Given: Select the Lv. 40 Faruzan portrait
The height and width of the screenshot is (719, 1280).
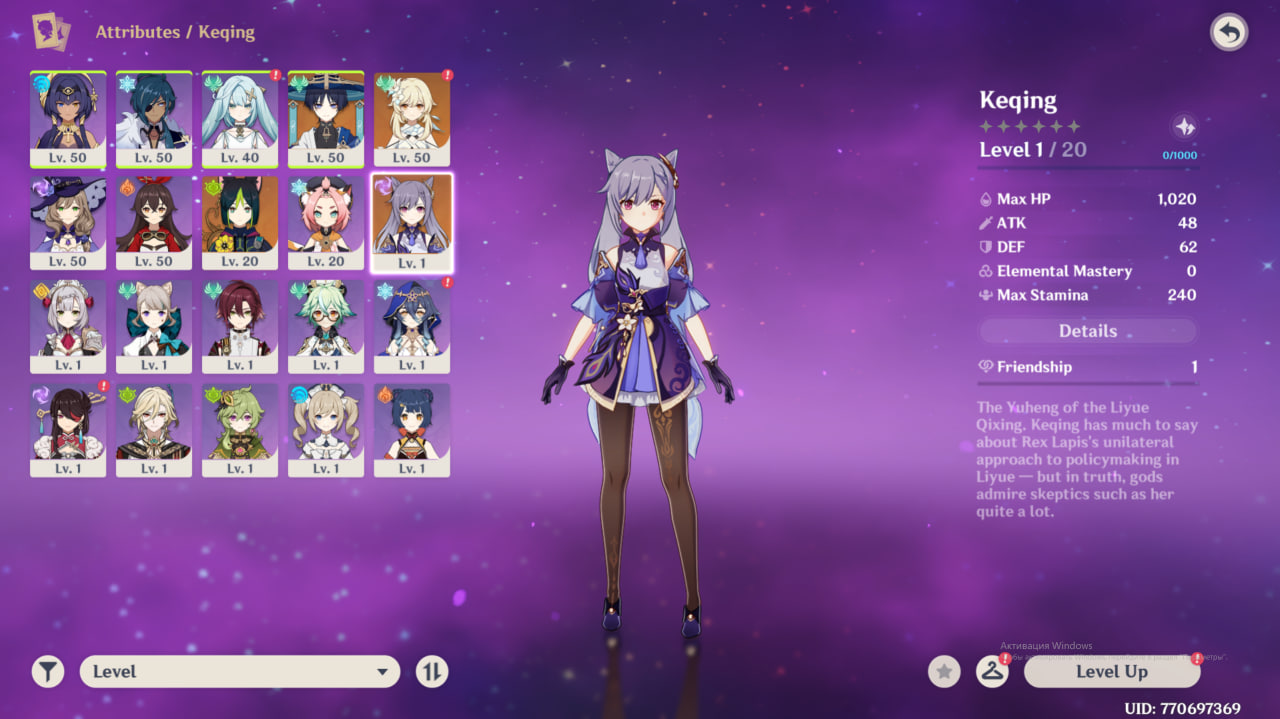Looking at the screenshot, I should click(240, 118).
